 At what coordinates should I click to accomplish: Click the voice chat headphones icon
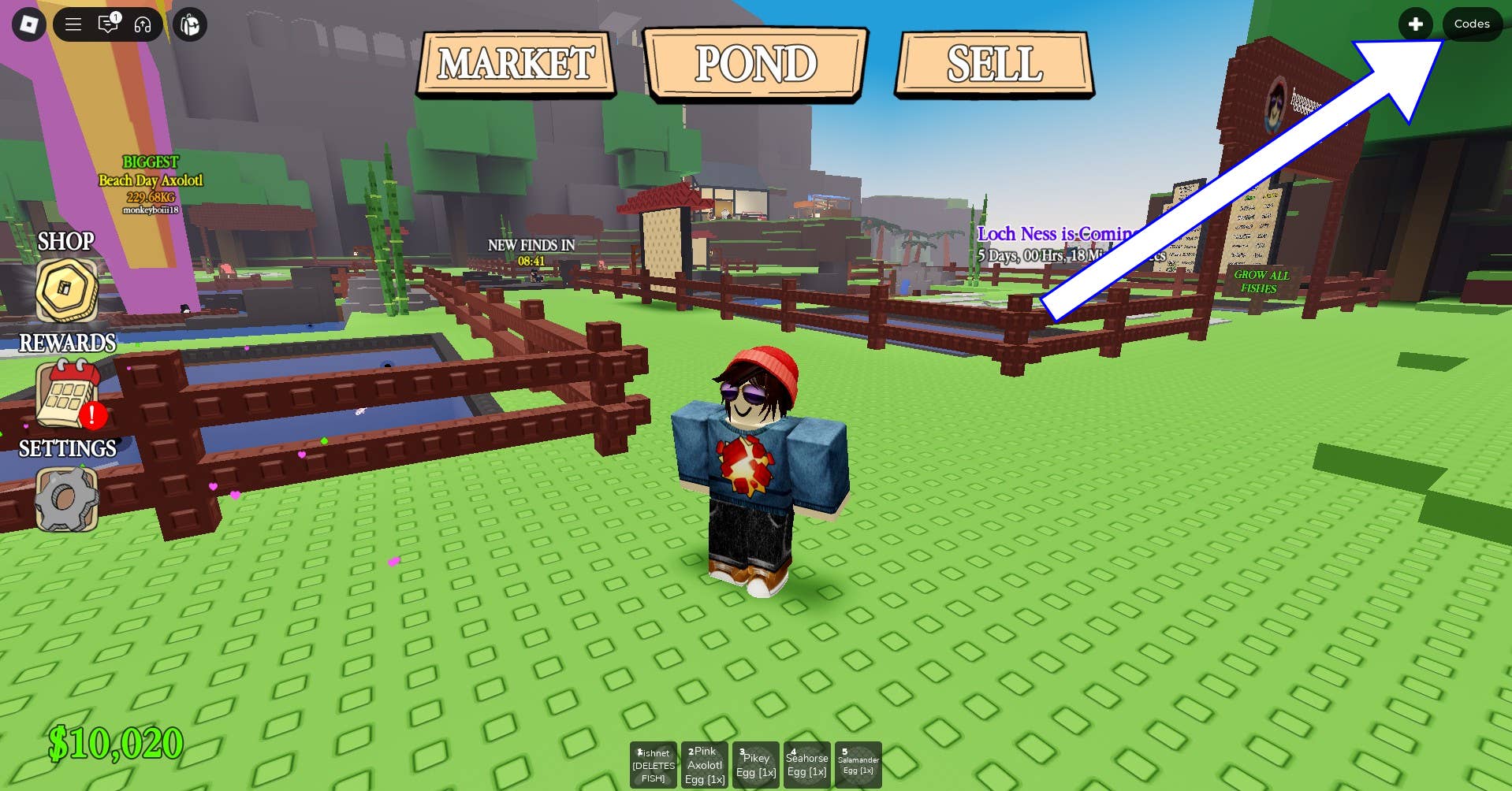[x=143, y=25]
